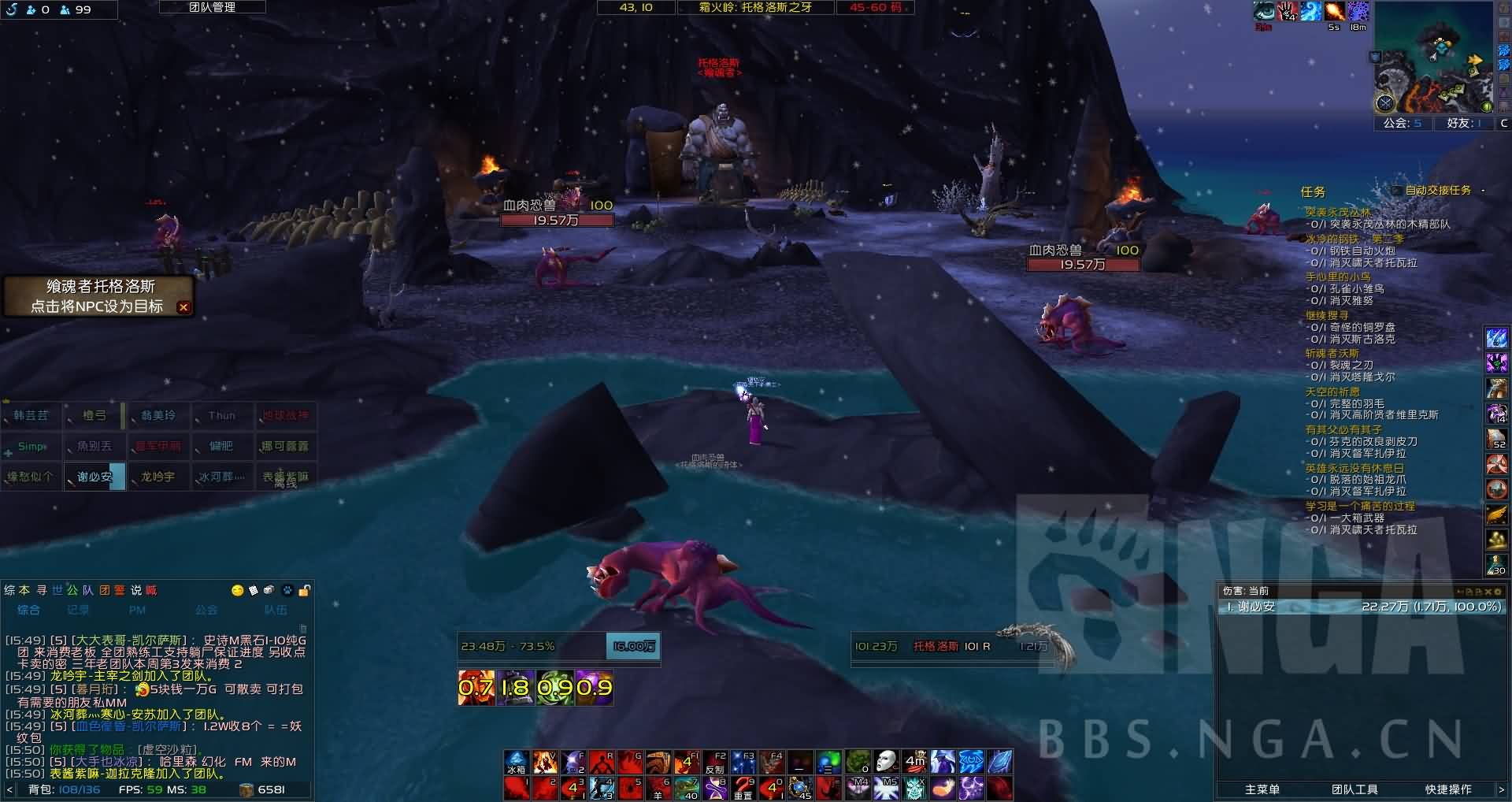Open the 团队工具 raid tools menu
Screen dimensions: 1512x802
(1354, 789)
